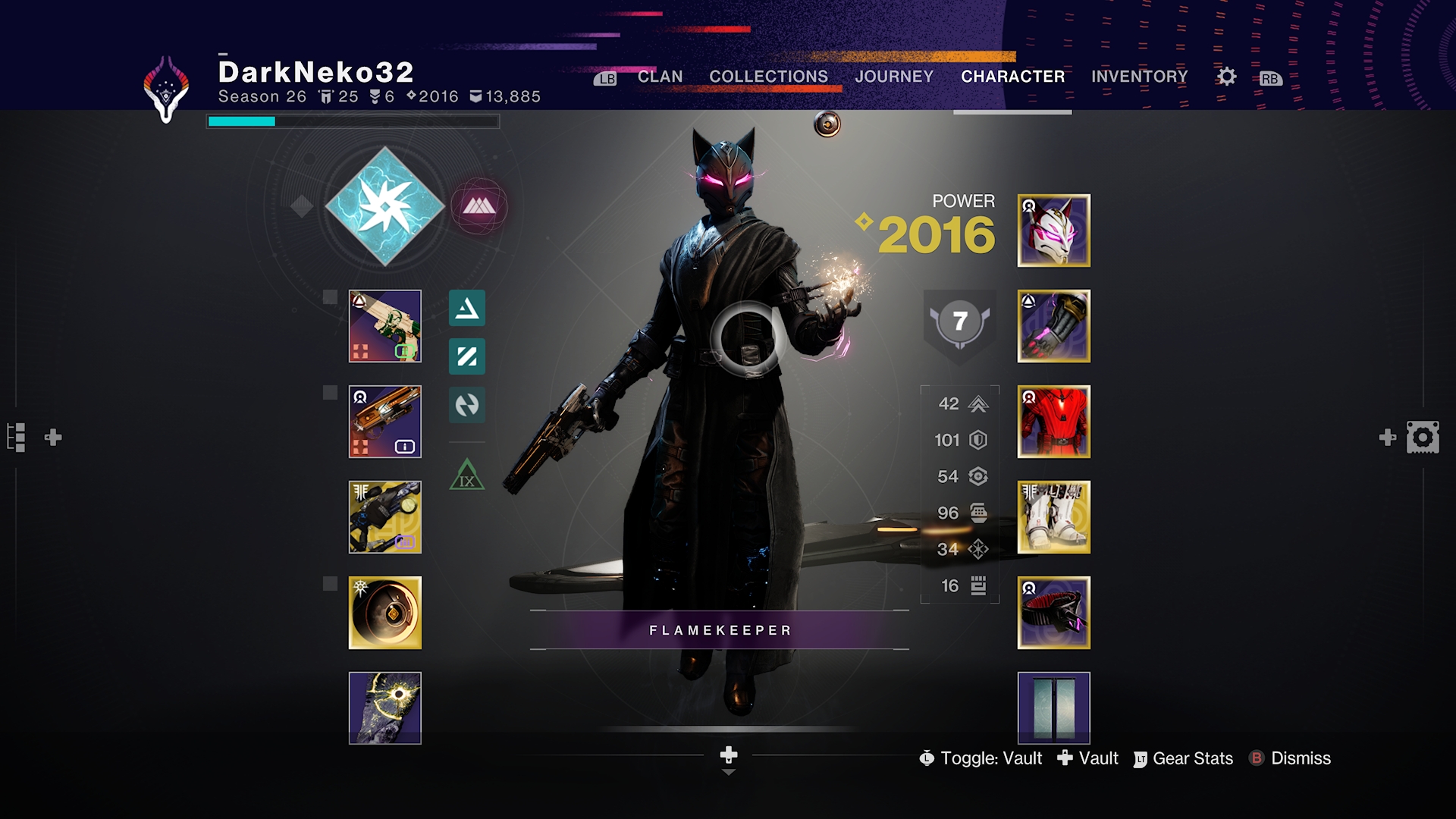Select the fox mask helmet slot

[1053, 231]
